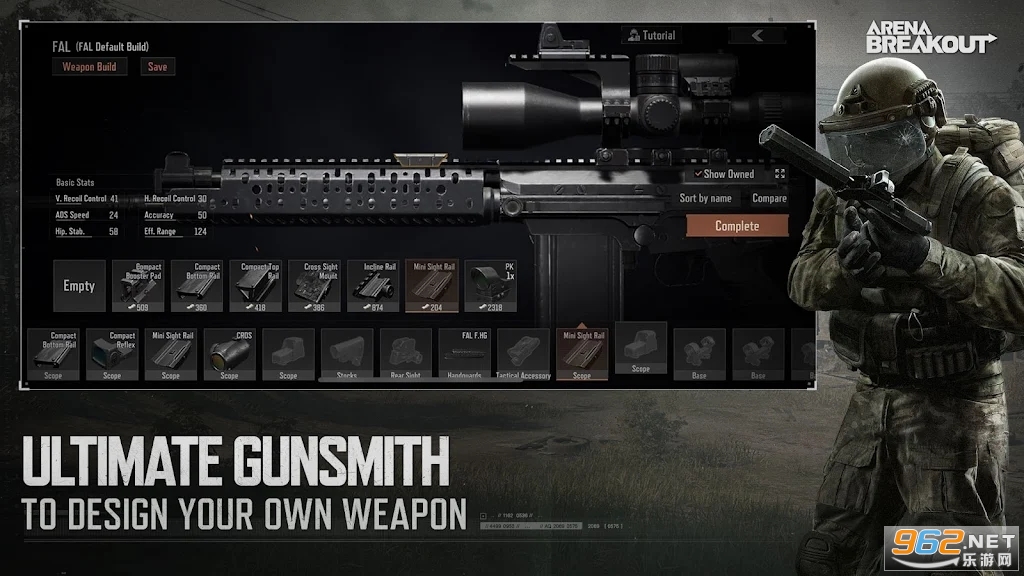Image resolution: width=1024 pixels, height=576 pixels.
Task: Go back with the arrow button
Action: [756, 36]
